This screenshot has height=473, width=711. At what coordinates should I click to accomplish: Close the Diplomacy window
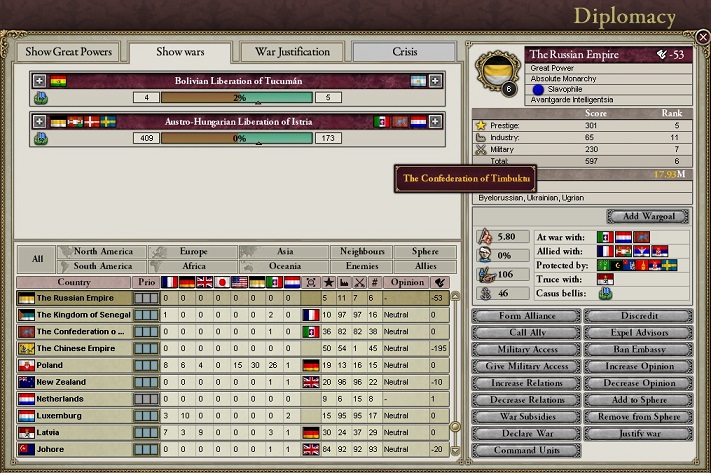click(702, 37)
